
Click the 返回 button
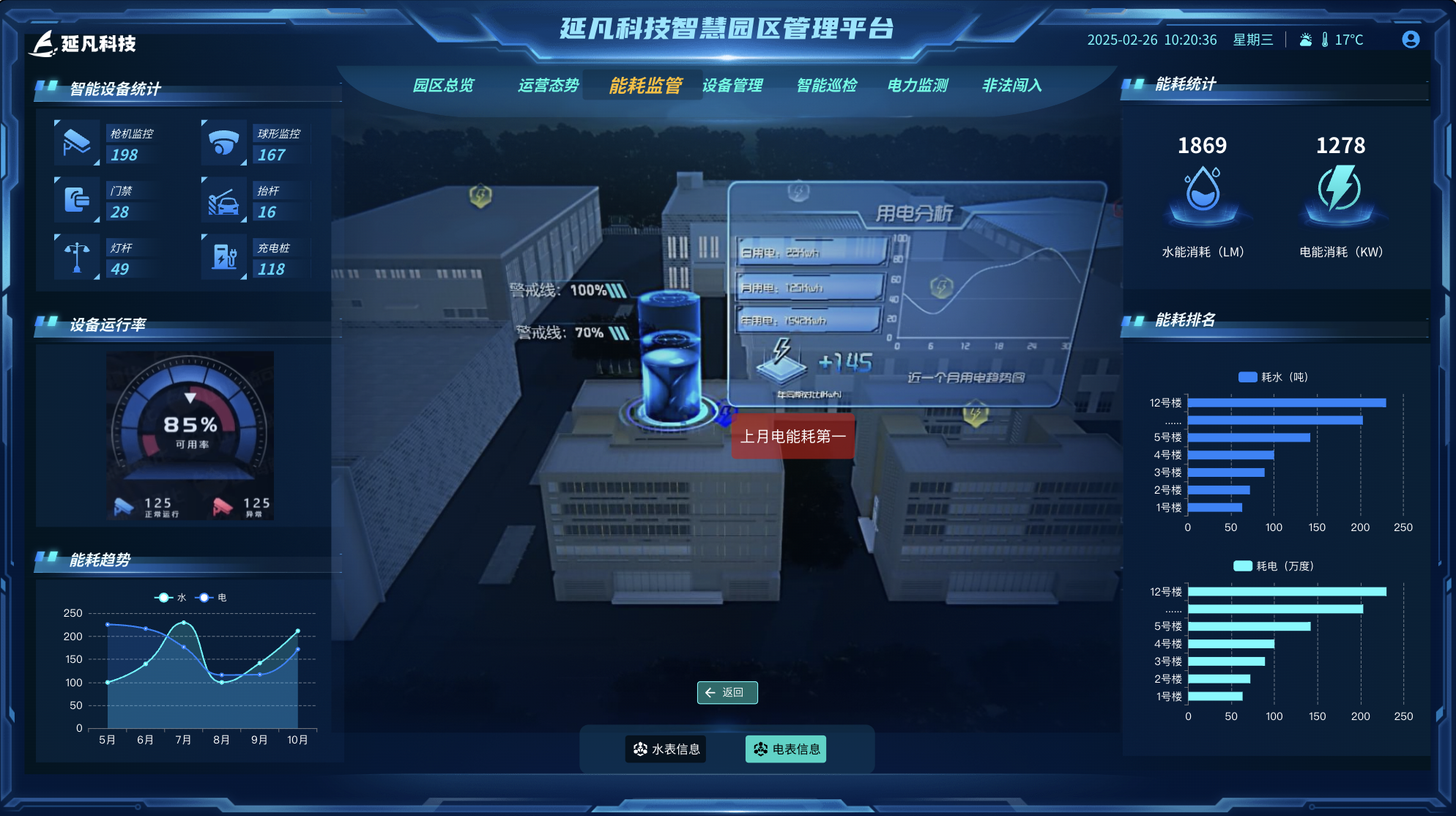click(727, 692)
